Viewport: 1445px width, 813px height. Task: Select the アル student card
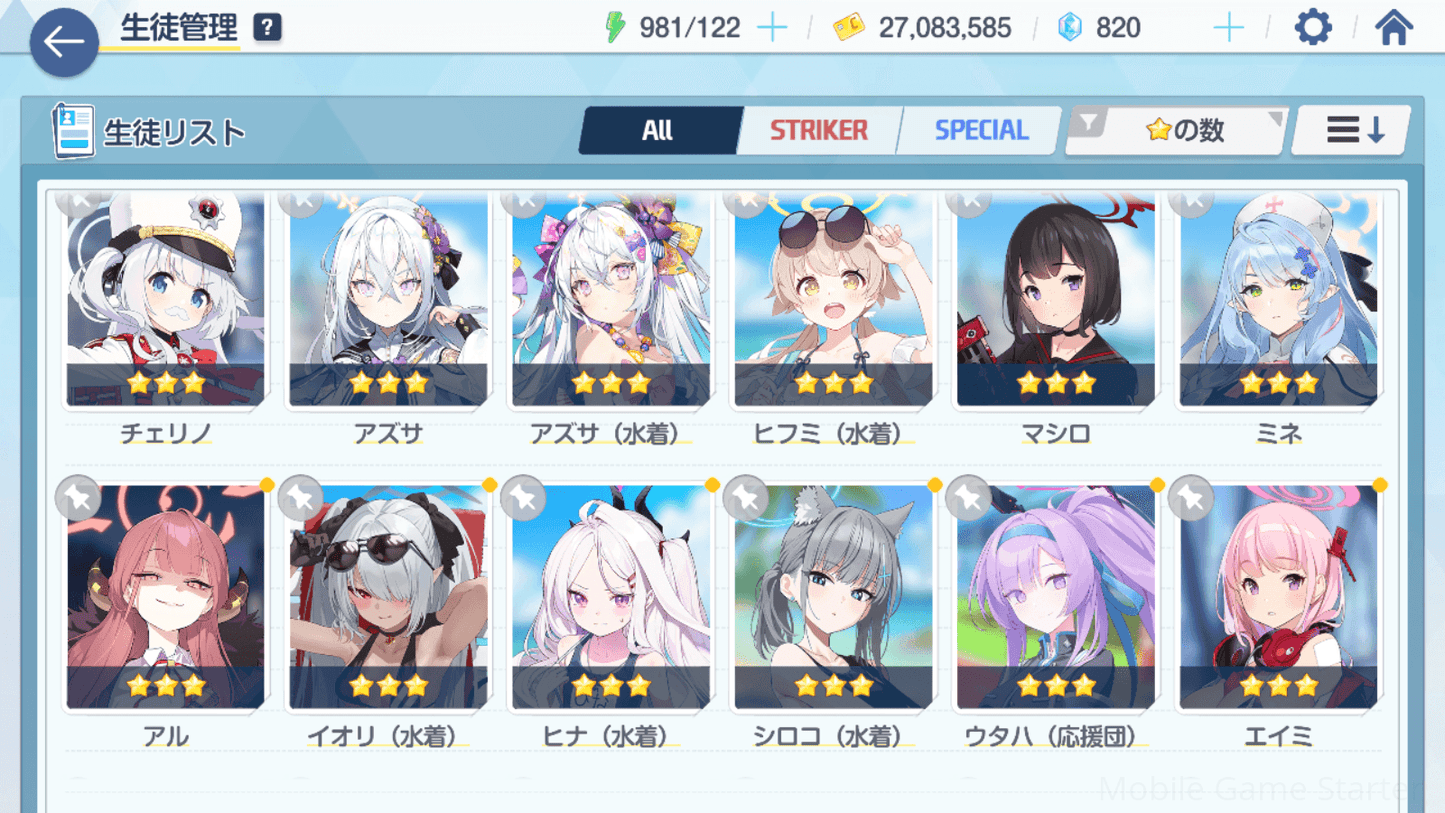[x=166, y=598]
